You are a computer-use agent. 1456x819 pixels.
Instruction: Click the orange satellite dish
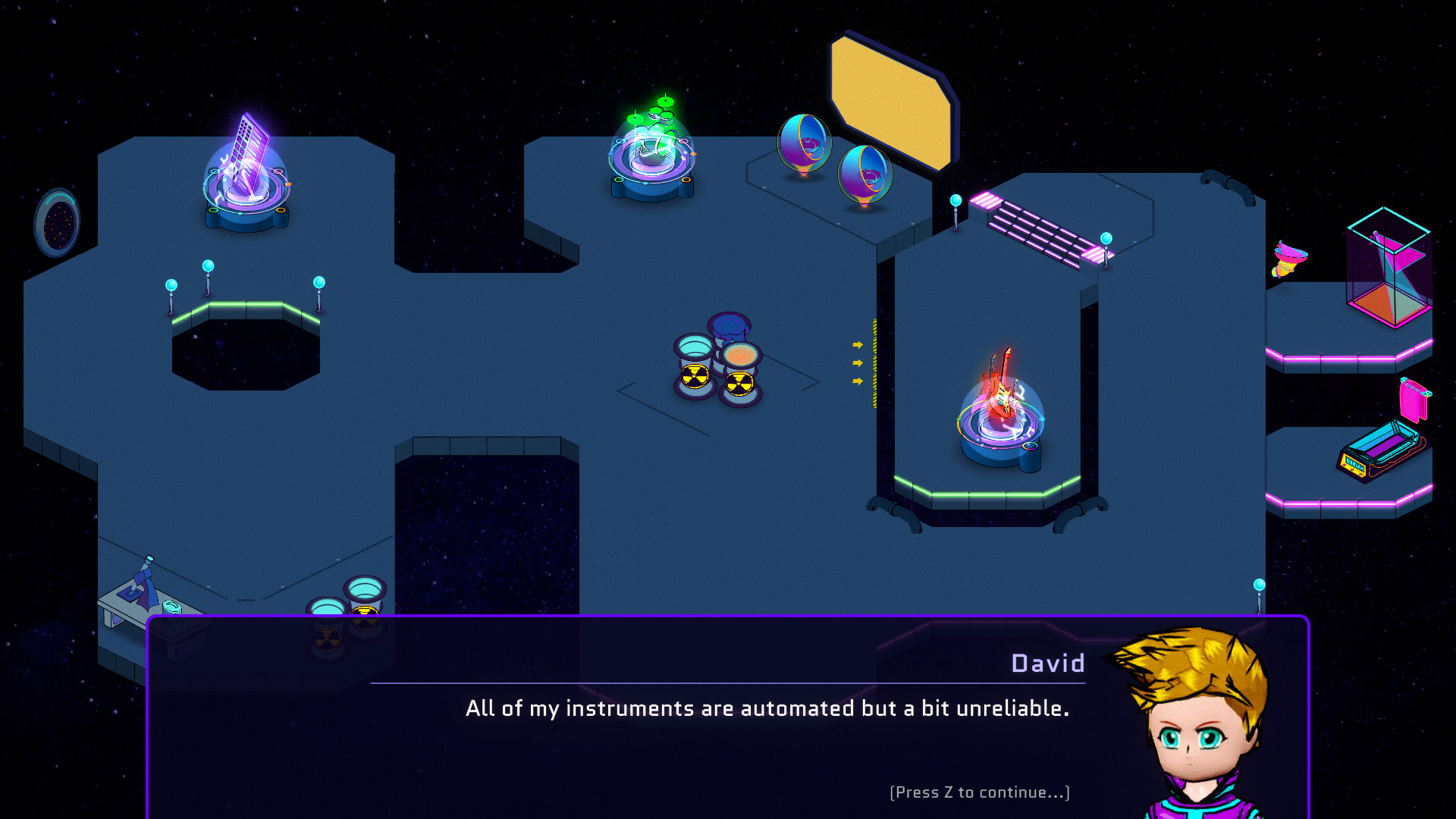(1289, 258)
